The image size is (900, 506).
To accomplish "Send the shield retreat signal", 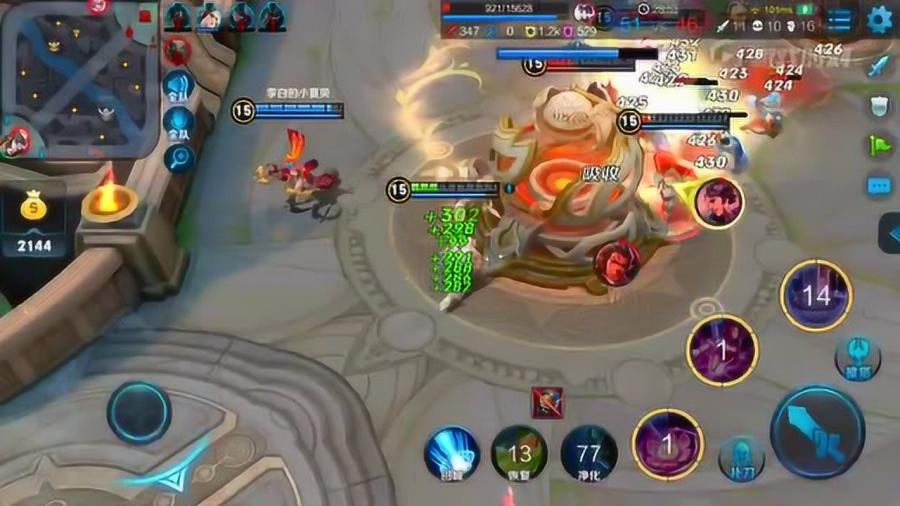I will coord(879,106).
